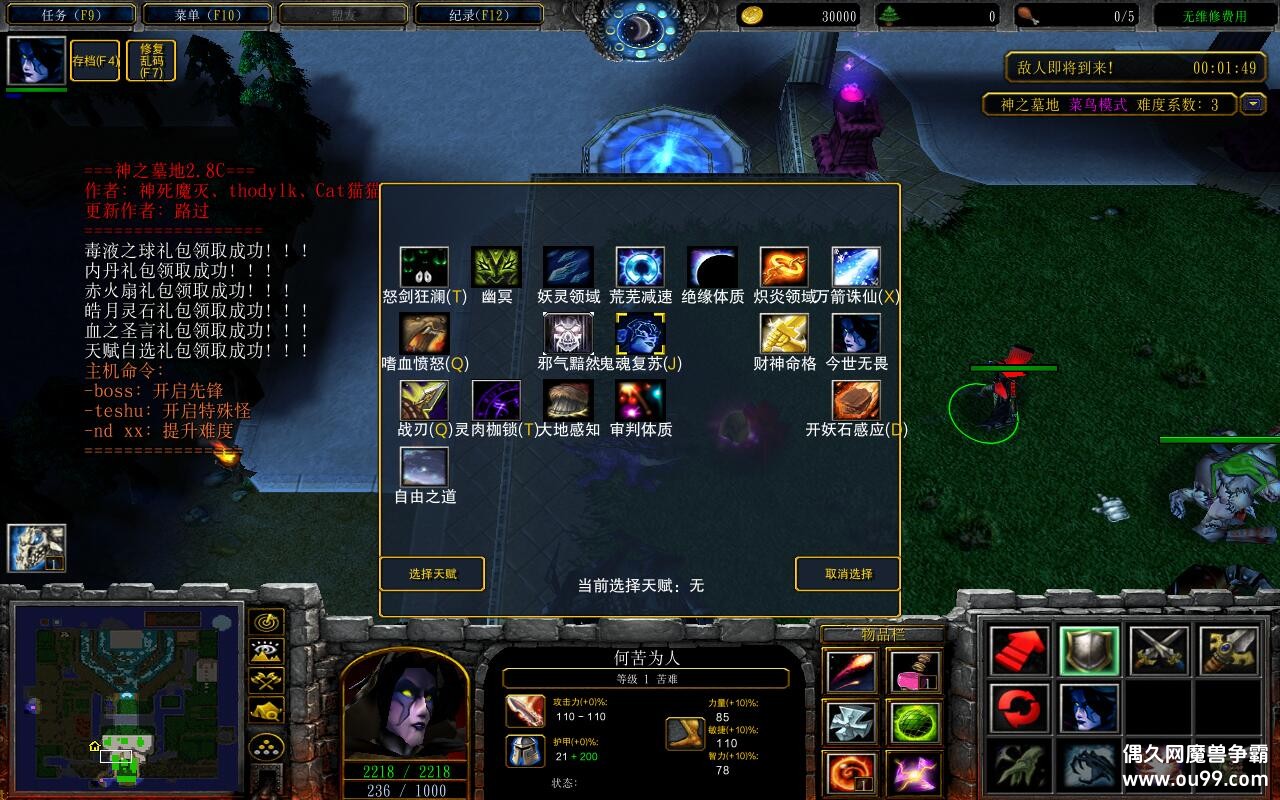Confirm with the 选择天赋 button
The image size is (1280, 800).
(432, 574)
